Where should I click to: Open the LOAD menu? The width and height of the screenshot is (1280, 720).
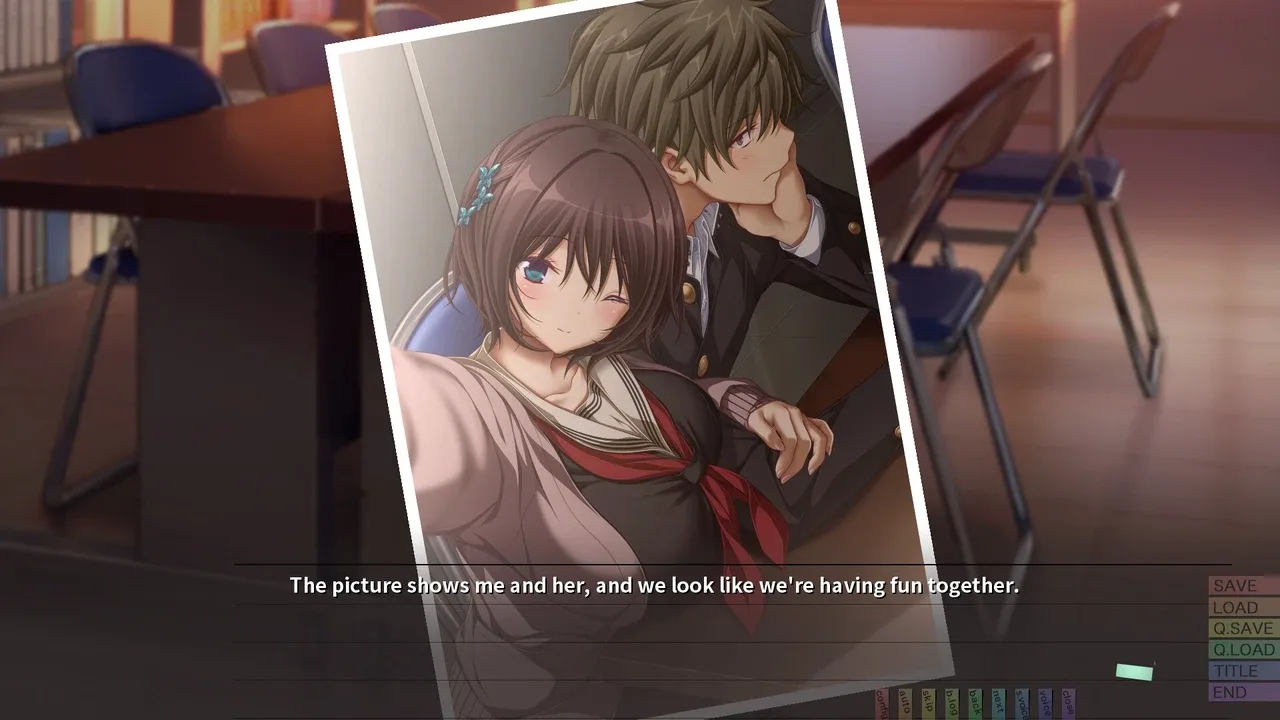[x=1243, y=607]
